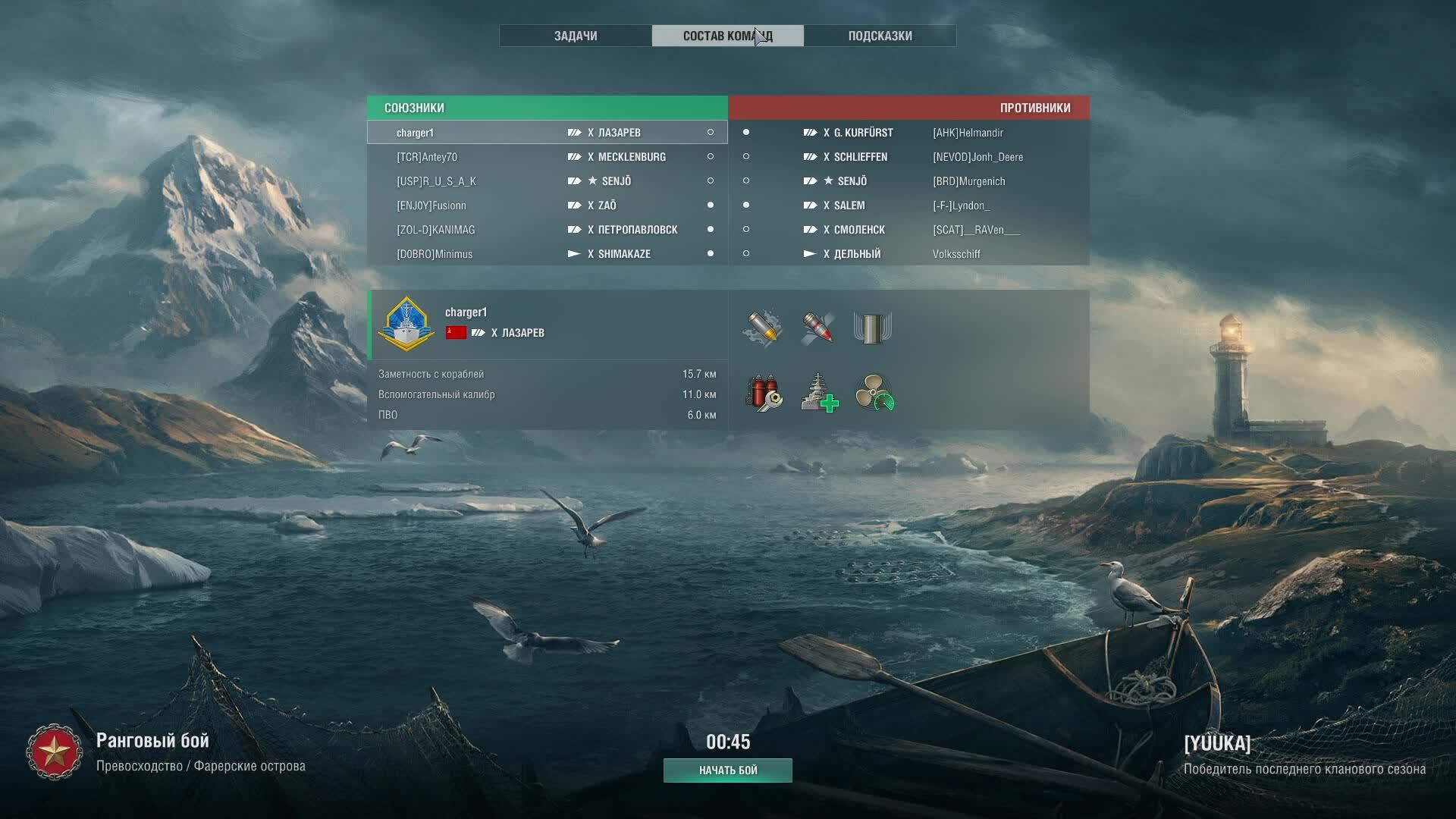Choose ally Minimus on Shimakaze

pos(547,254)
